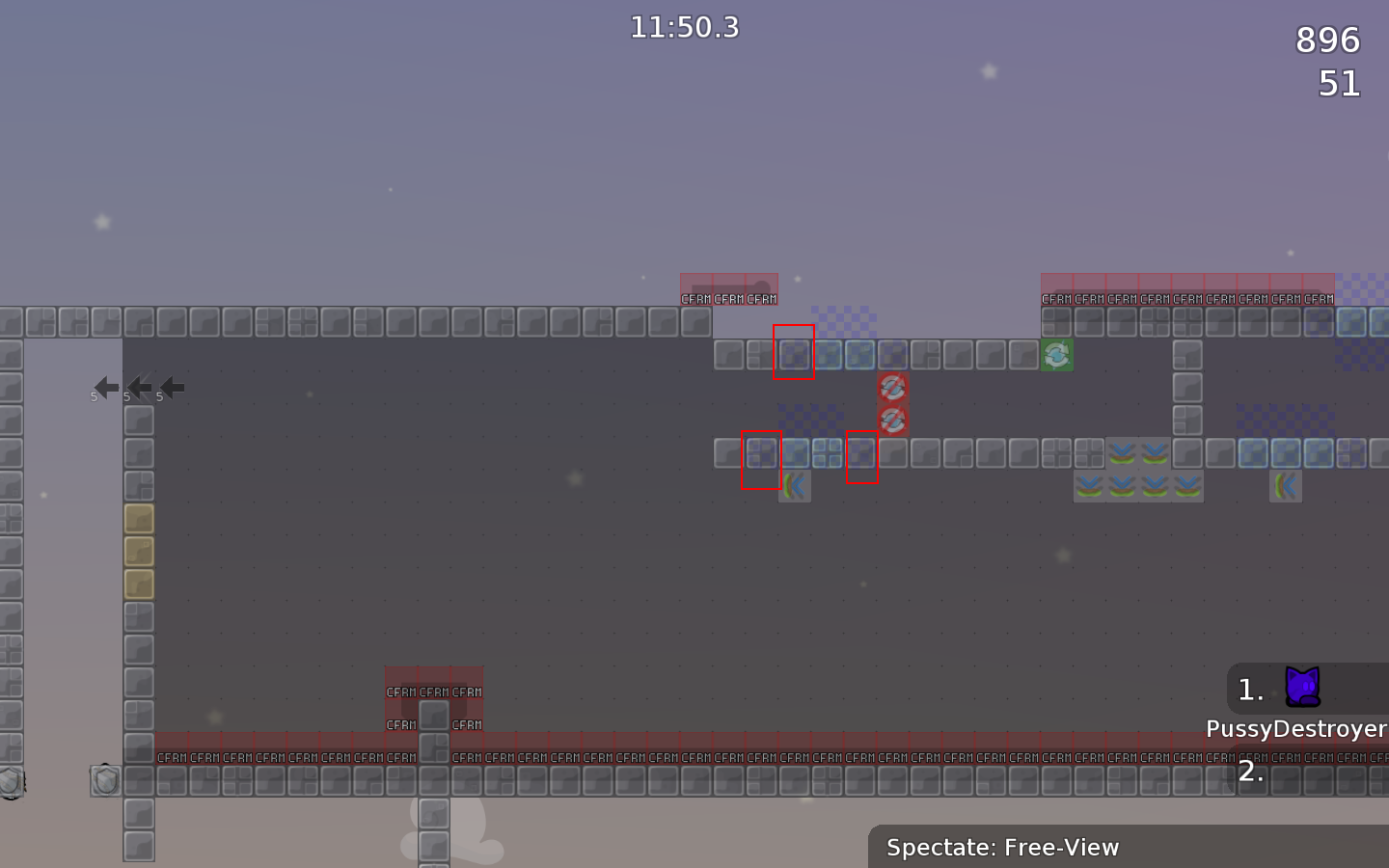Click the leaderboard entry numbered 2
1389x868 pixels.
pyautogui.click(x=1251, y=771)
